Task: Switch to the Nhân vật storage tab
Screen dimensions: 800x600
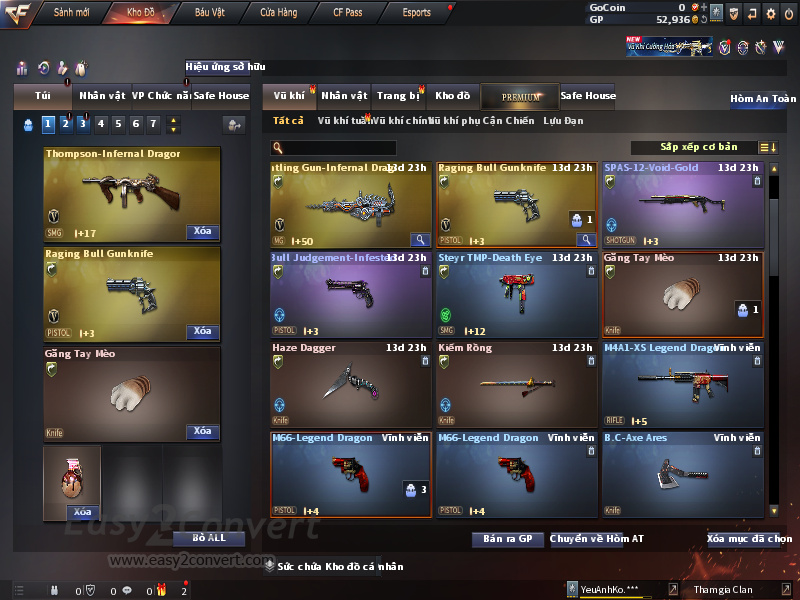Action: click(x=344, y=96)
